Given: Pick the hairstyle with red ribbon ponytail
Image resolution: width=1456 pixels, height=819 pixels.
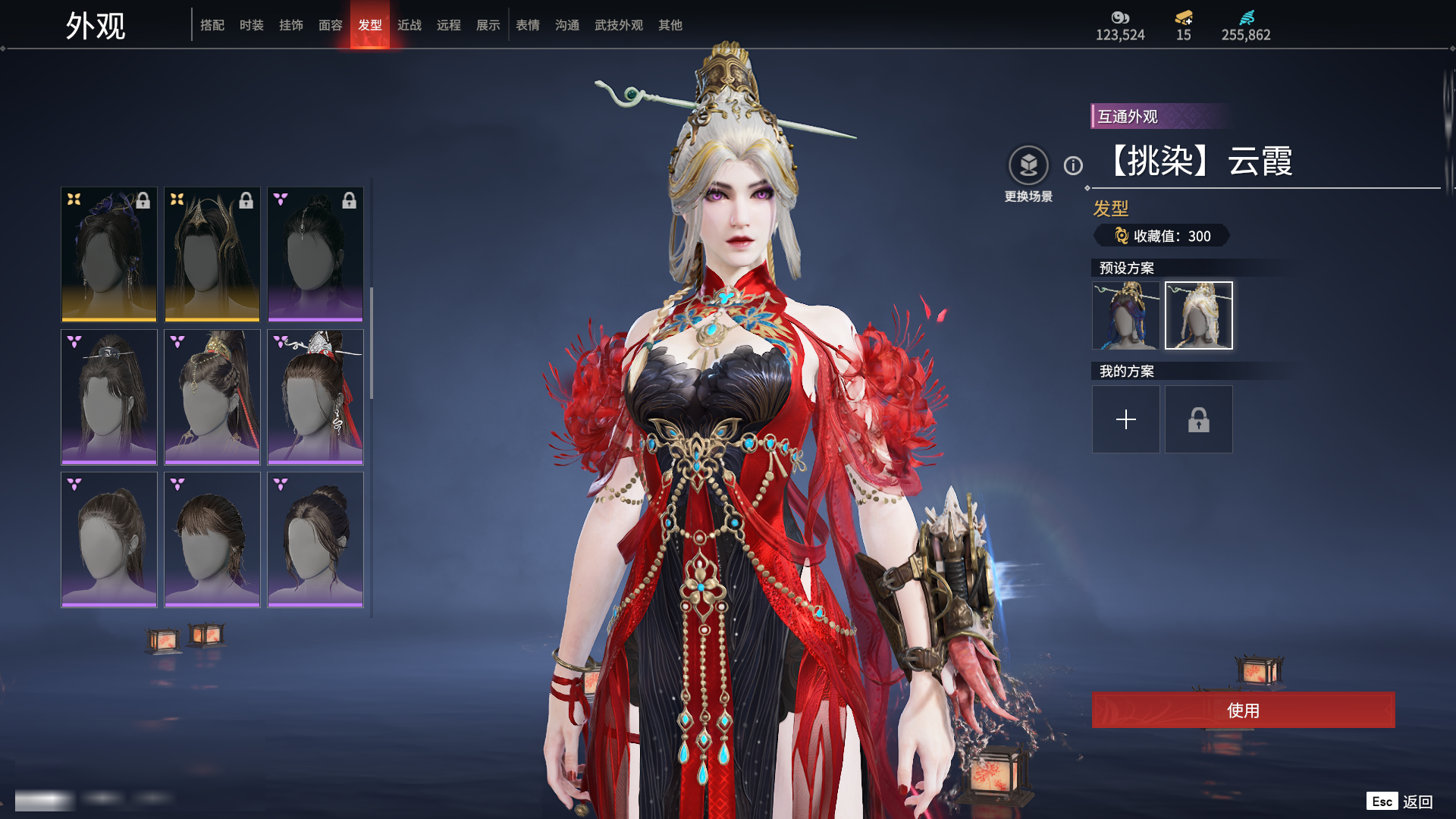Looking at the screenshot, I should [212, 397].
